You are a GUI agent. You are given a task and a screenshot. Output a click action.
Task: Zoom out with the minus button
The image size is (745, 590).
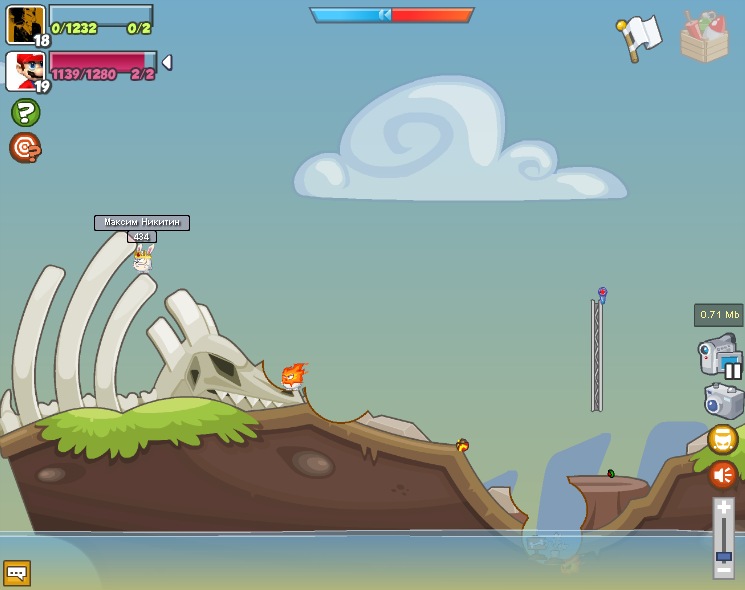(723, 569)
